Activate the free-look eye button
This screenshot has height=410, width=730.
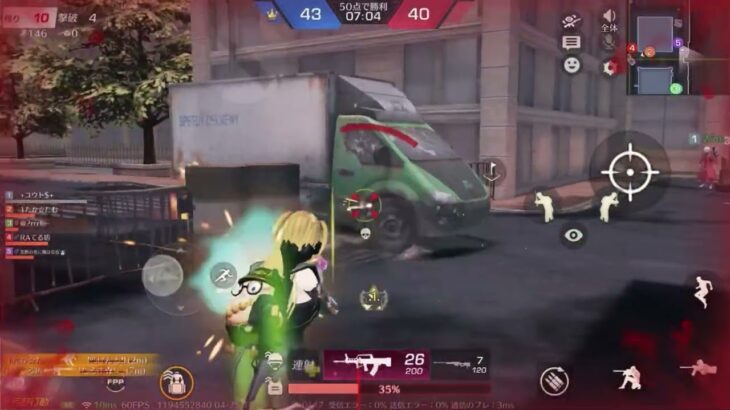[573, 235]
